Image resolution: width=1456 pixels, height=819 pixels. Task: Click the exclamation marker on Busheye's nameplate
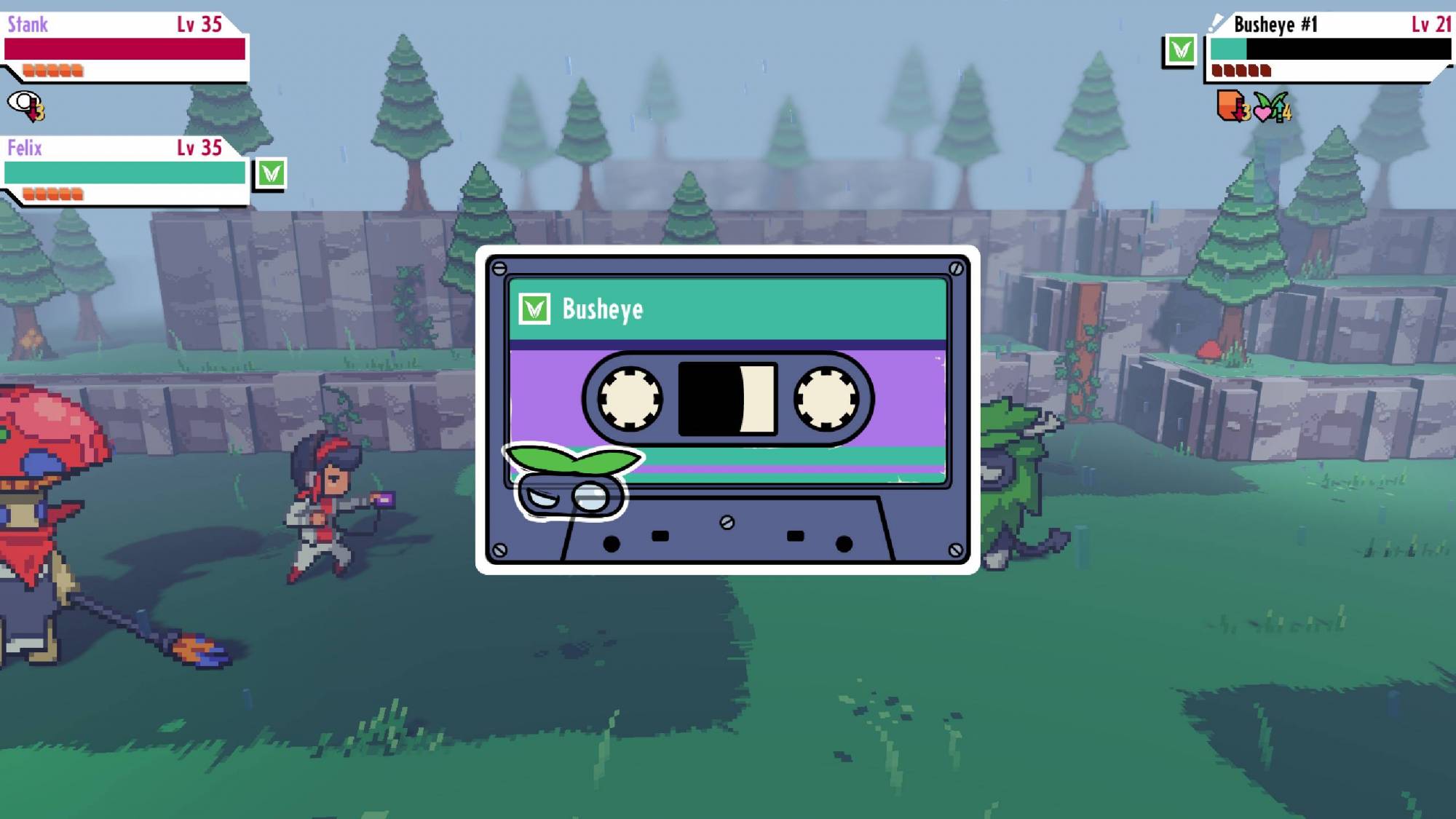coord(1216,22)
